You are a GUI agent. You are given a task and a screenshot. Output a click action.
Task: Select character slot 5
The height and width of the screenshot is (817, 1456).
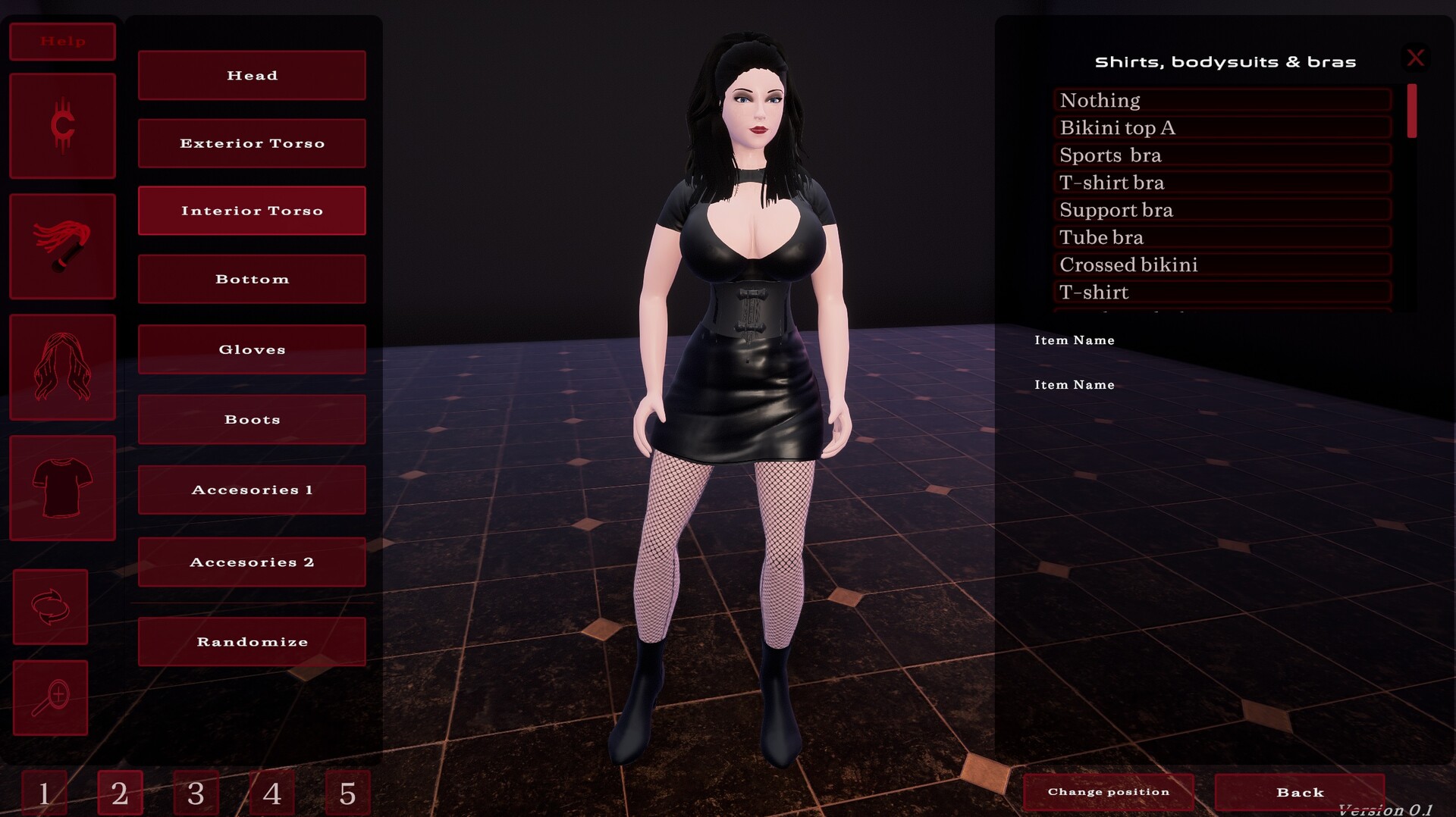click(x=348, y=794)
